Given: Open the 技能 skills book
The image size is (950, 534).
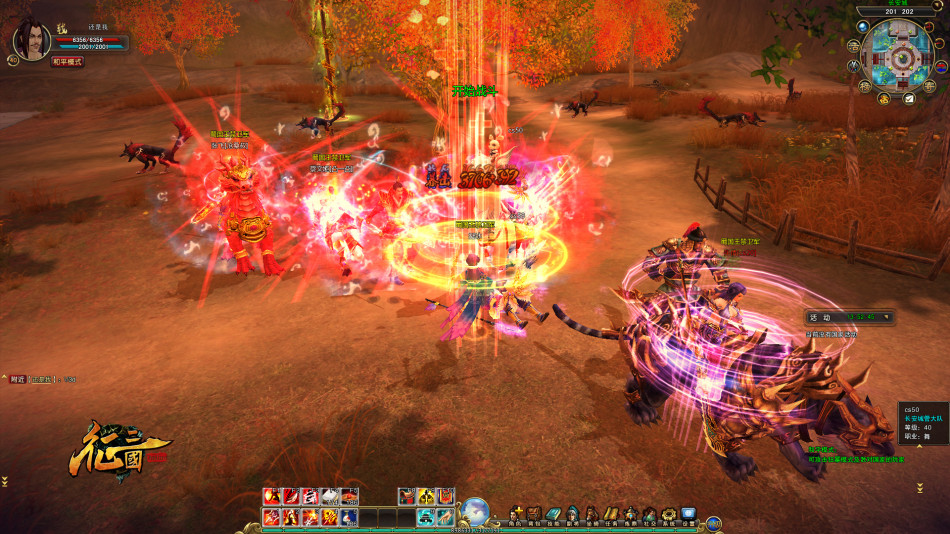Looking at the screenshot, I should coord(553,515).
